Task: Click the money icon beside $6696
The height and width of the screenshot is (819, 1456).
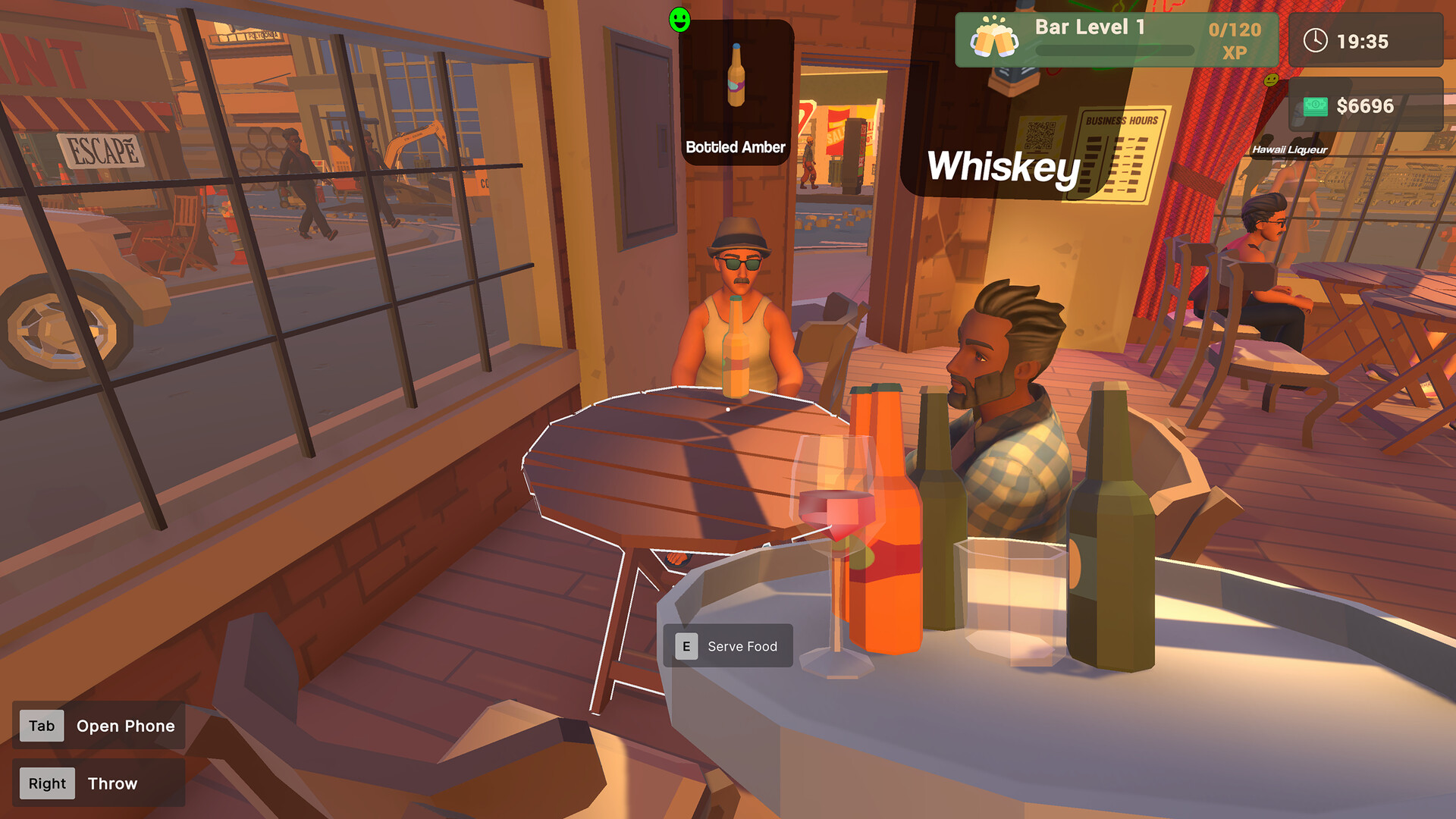Action: click(1315, 105)
